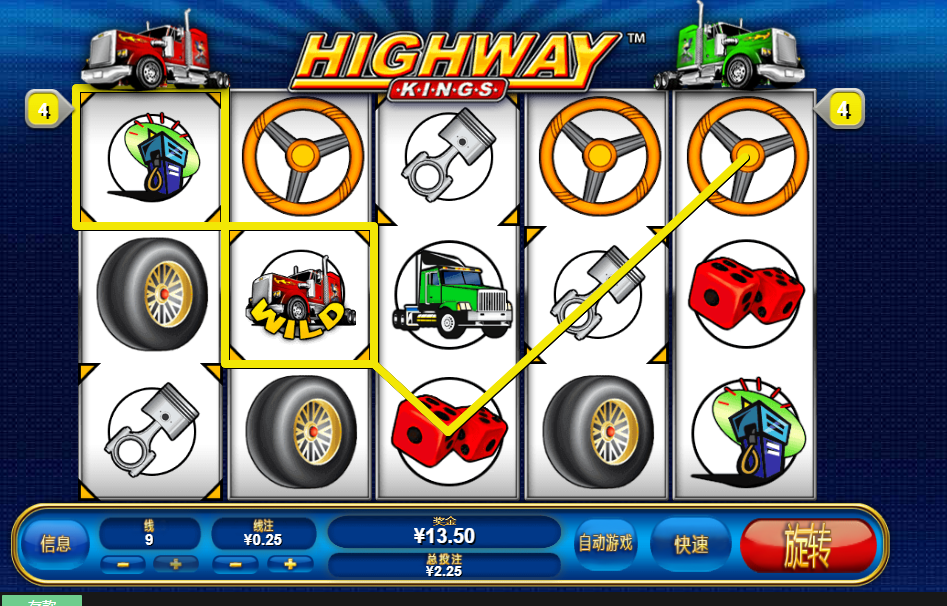Image resolution: width=947 pixels, height=606 pixels.
Task: Select the right payline 4 marker
Action: (x=845, y=109)
